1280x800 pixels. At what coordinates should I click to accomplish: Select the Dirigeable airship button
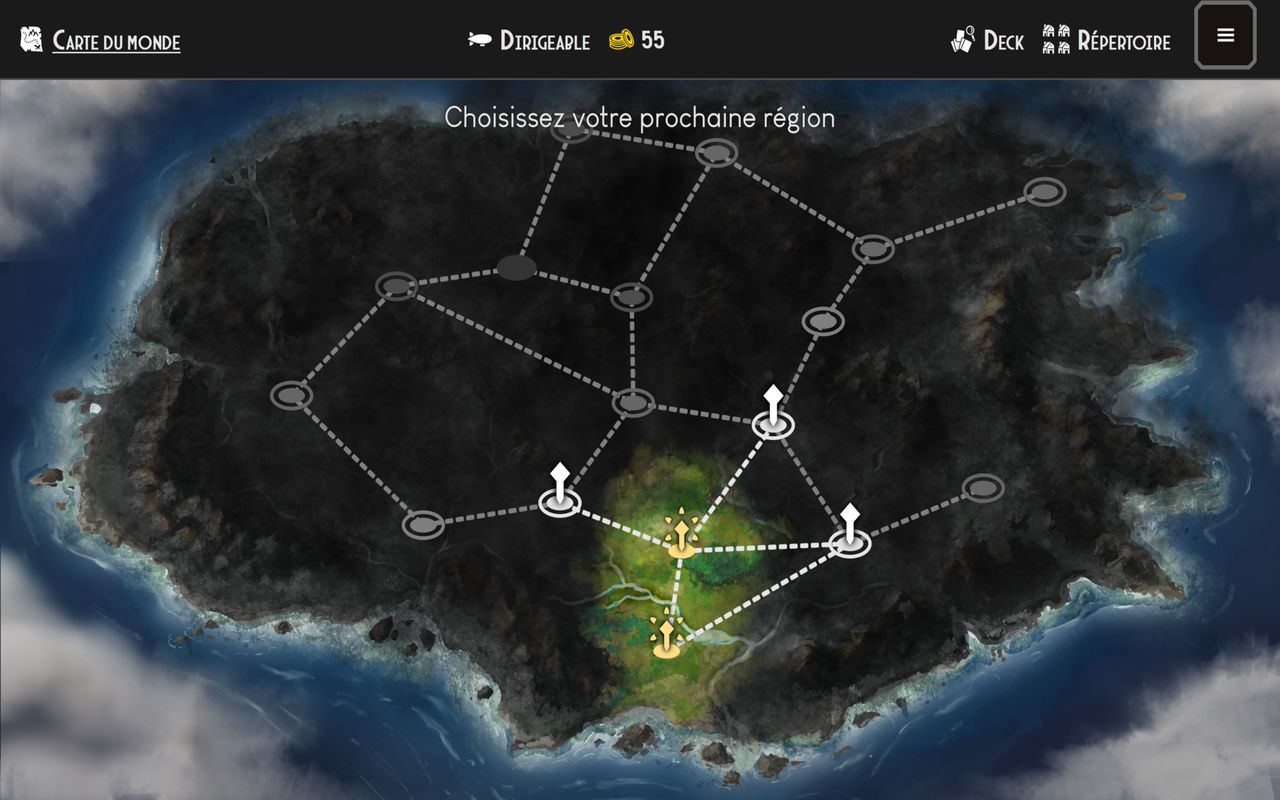(x=530, y=41)
